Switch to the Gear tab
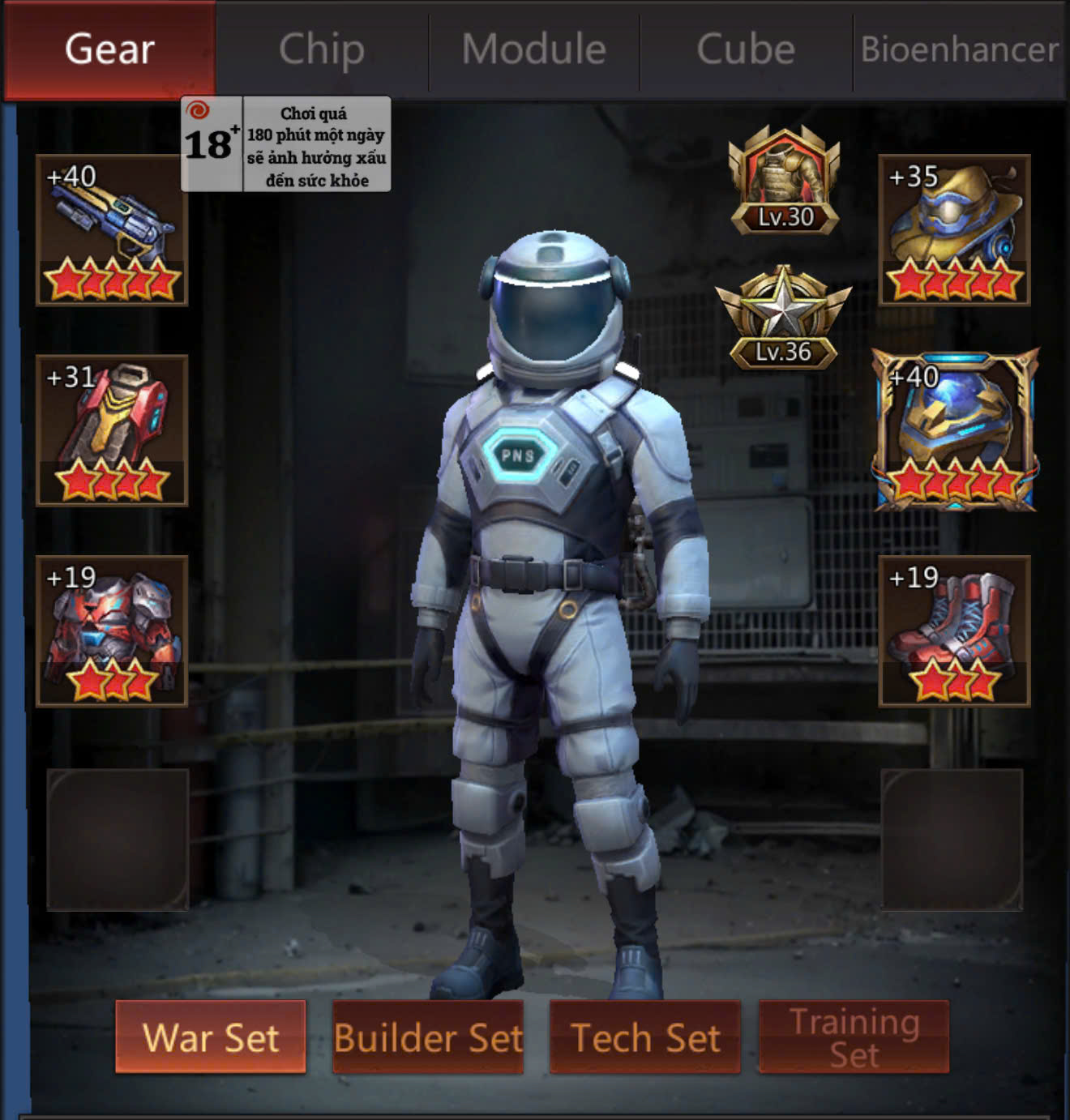1070x1120 pixels. click(109, 49)
